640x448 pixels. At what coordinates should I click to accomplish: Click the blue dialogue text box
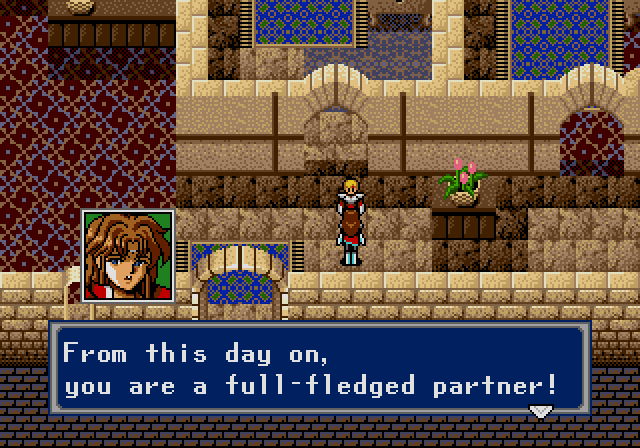click(320, 370)
